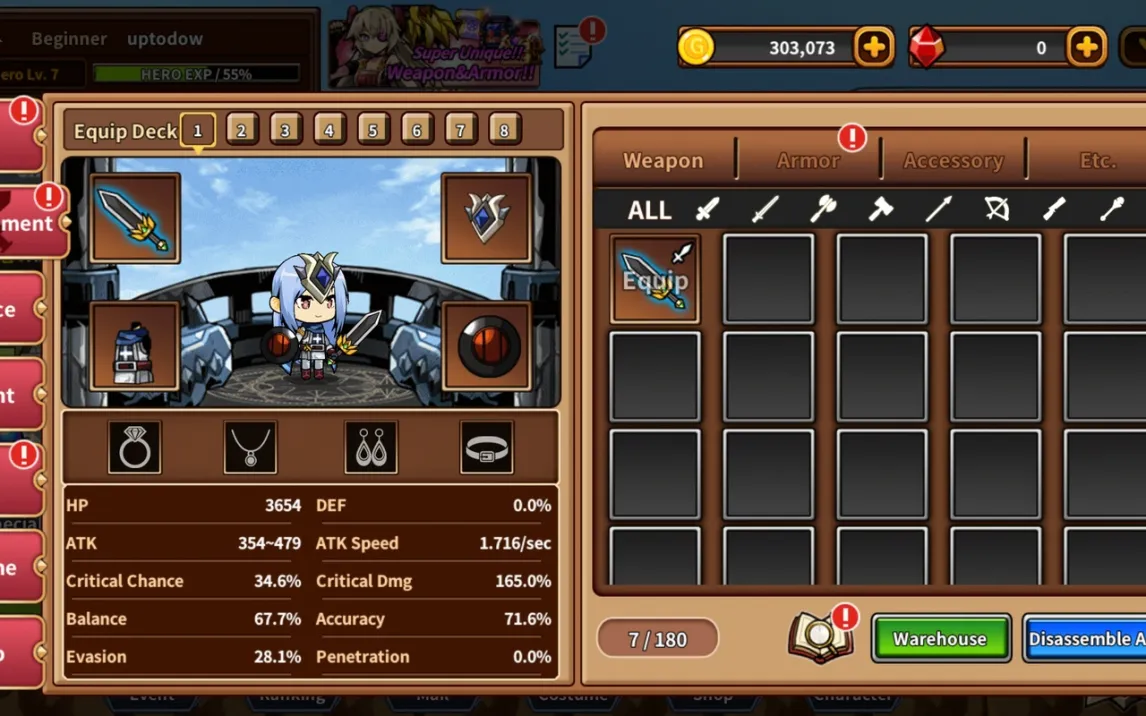Add gold with the plus button
This screenshot has height=716, width=1146.
pos(874,47)
